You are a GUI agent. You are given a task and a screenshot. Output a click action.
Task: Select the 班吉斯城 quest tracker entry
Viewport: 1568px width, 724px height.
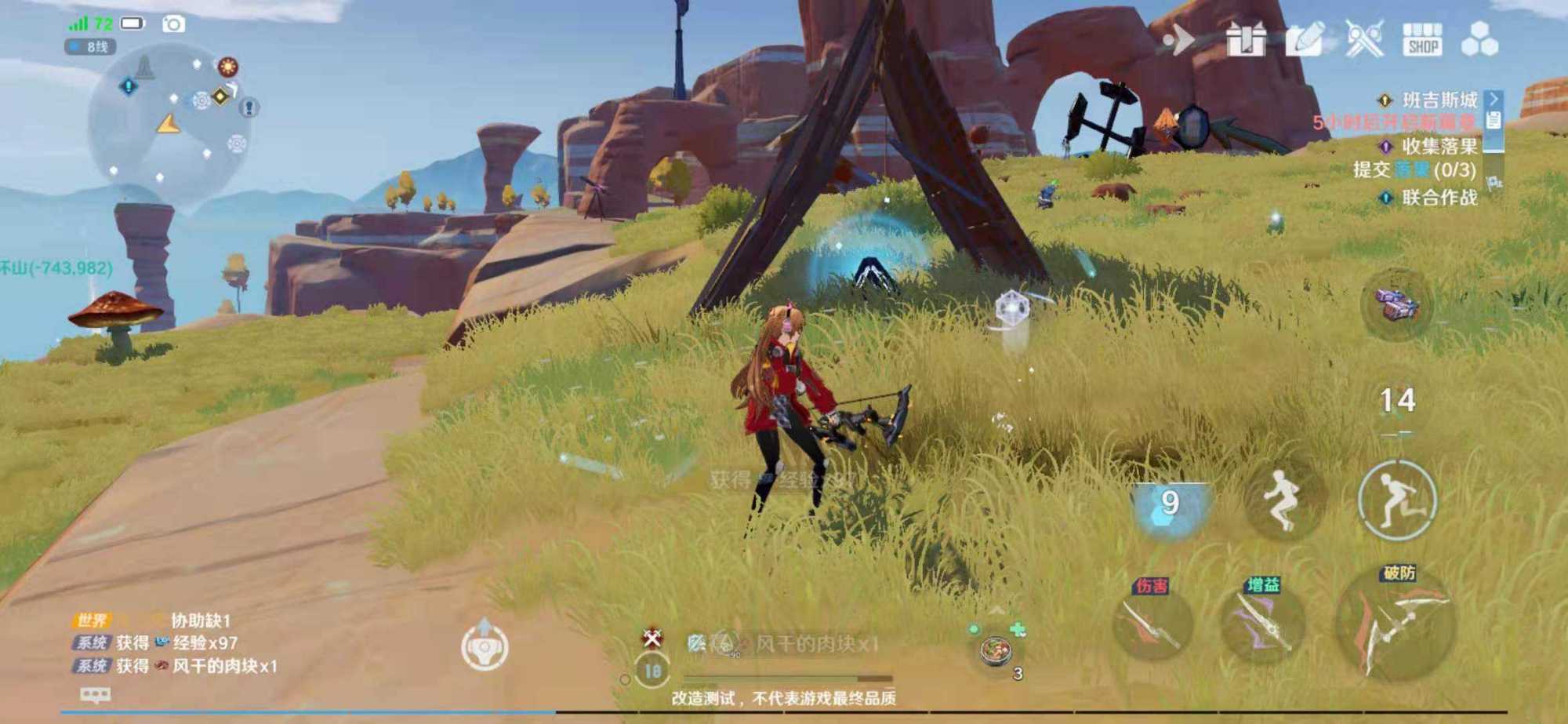[1439, 100]
